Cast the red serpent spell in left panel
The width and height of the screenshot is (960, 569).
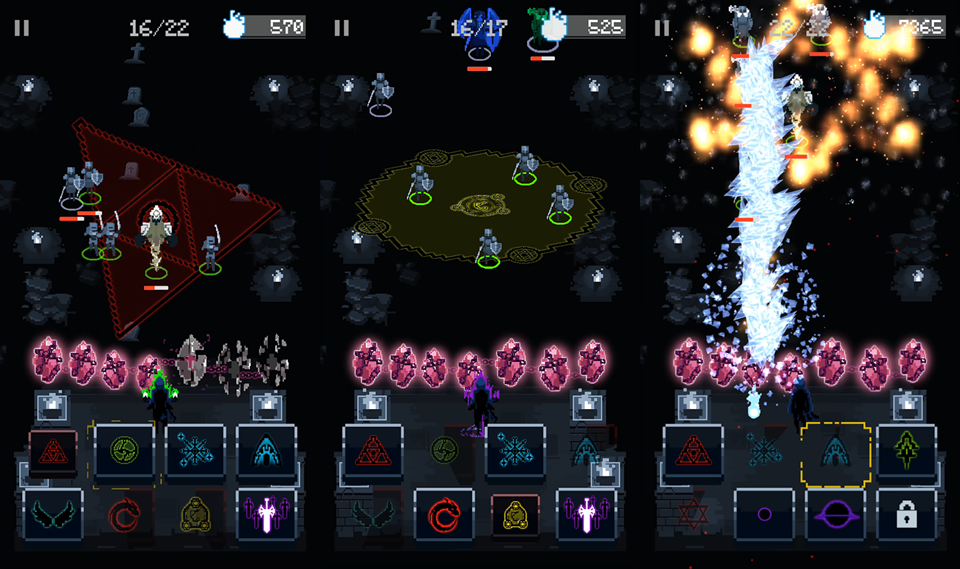(x=124, y=514)
